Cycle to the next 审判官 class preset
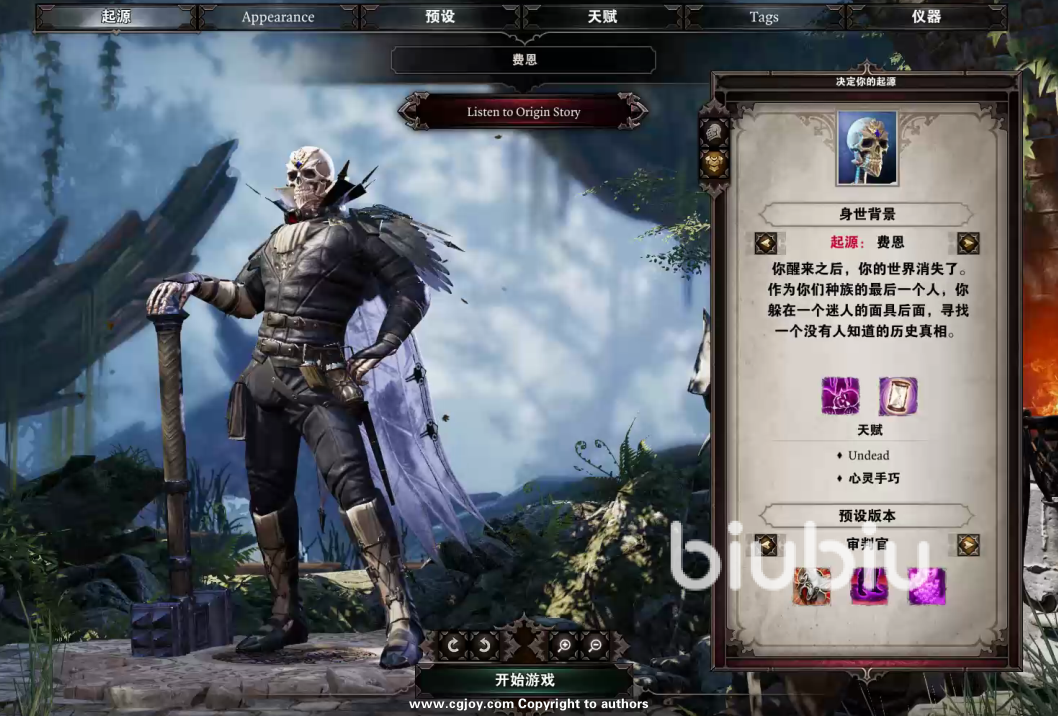1058x716 pixels. pos(967,545)
